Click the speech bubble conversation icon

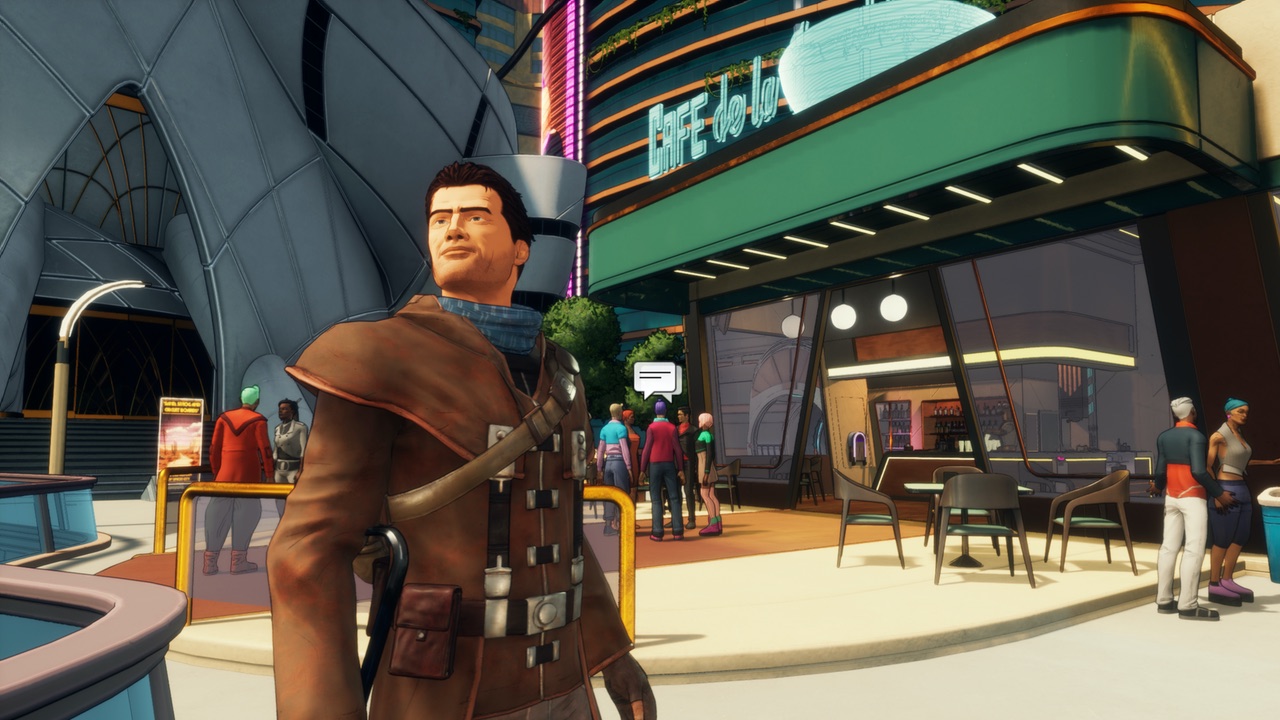point(656,378)
